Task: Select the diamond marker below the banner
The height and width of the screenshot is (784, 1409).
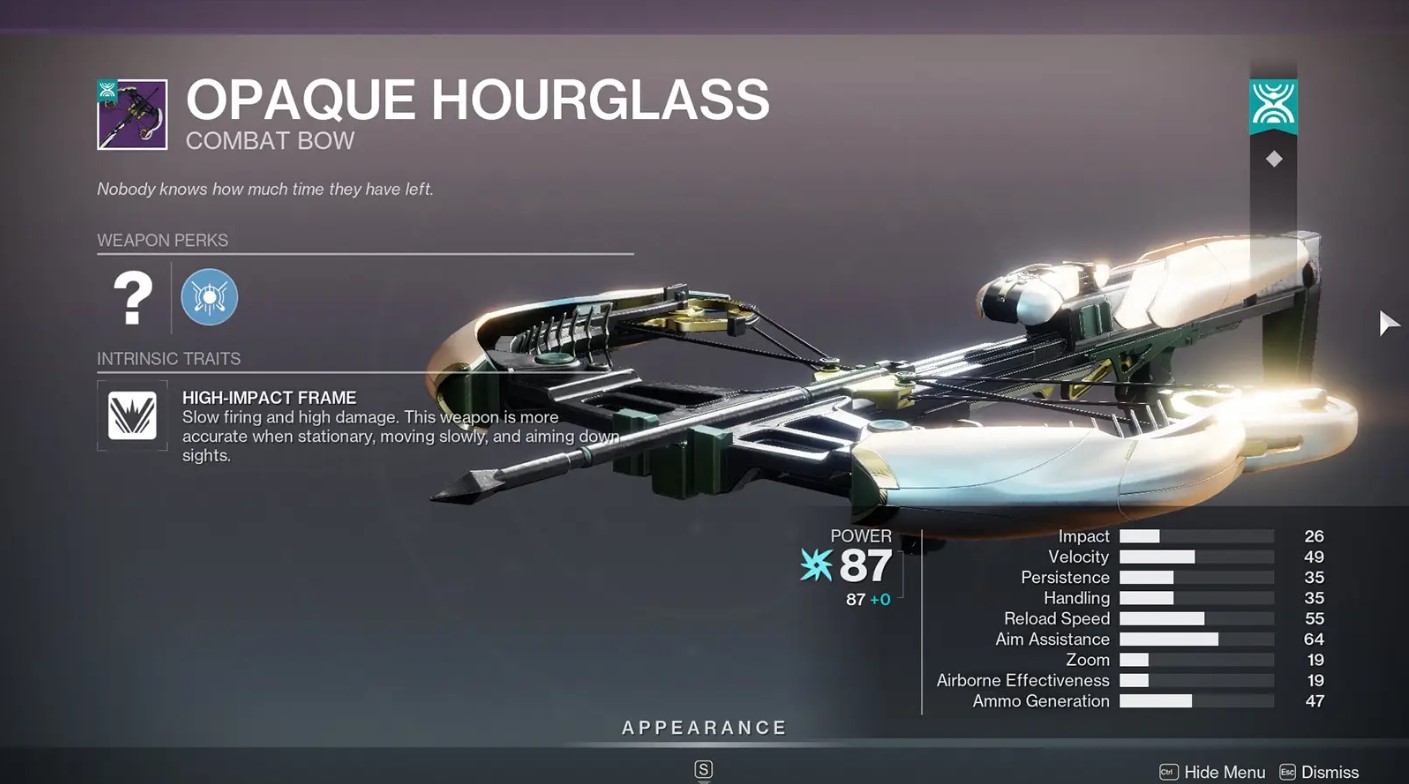Action: [x=1273, y=159]
